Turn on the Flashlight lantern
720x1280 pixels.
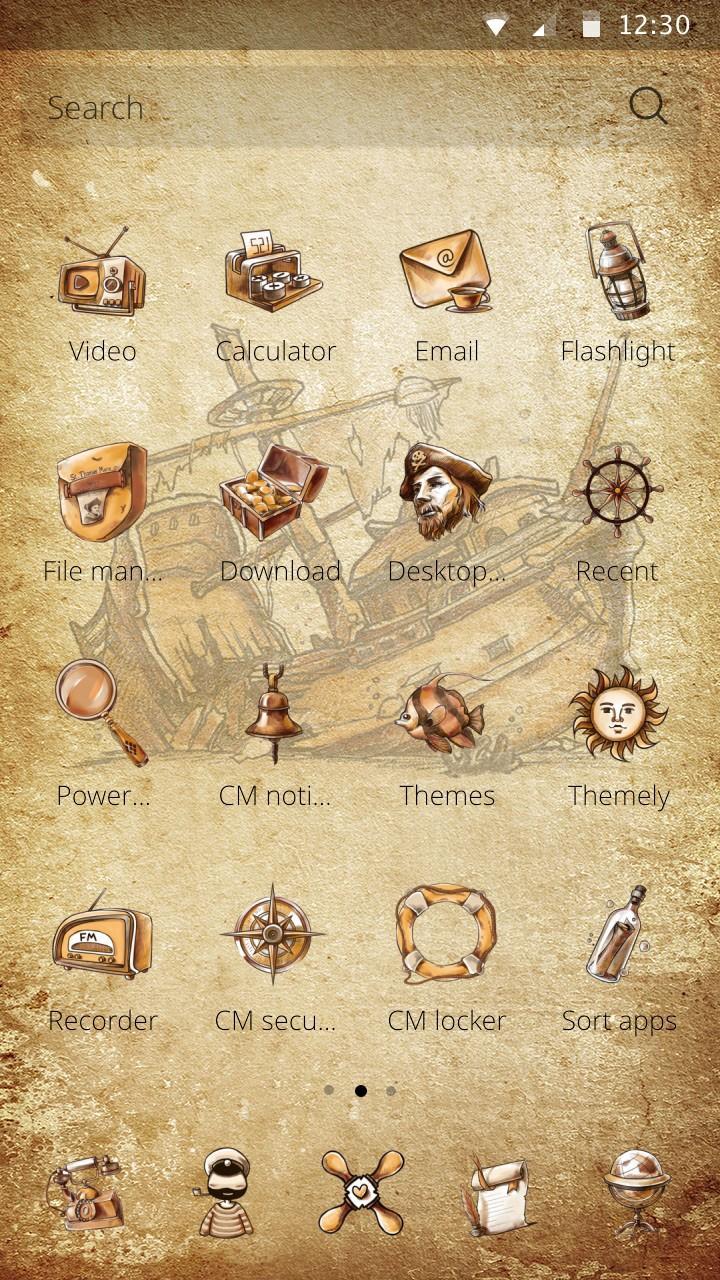pyautogui.click(x=618, y=270)
